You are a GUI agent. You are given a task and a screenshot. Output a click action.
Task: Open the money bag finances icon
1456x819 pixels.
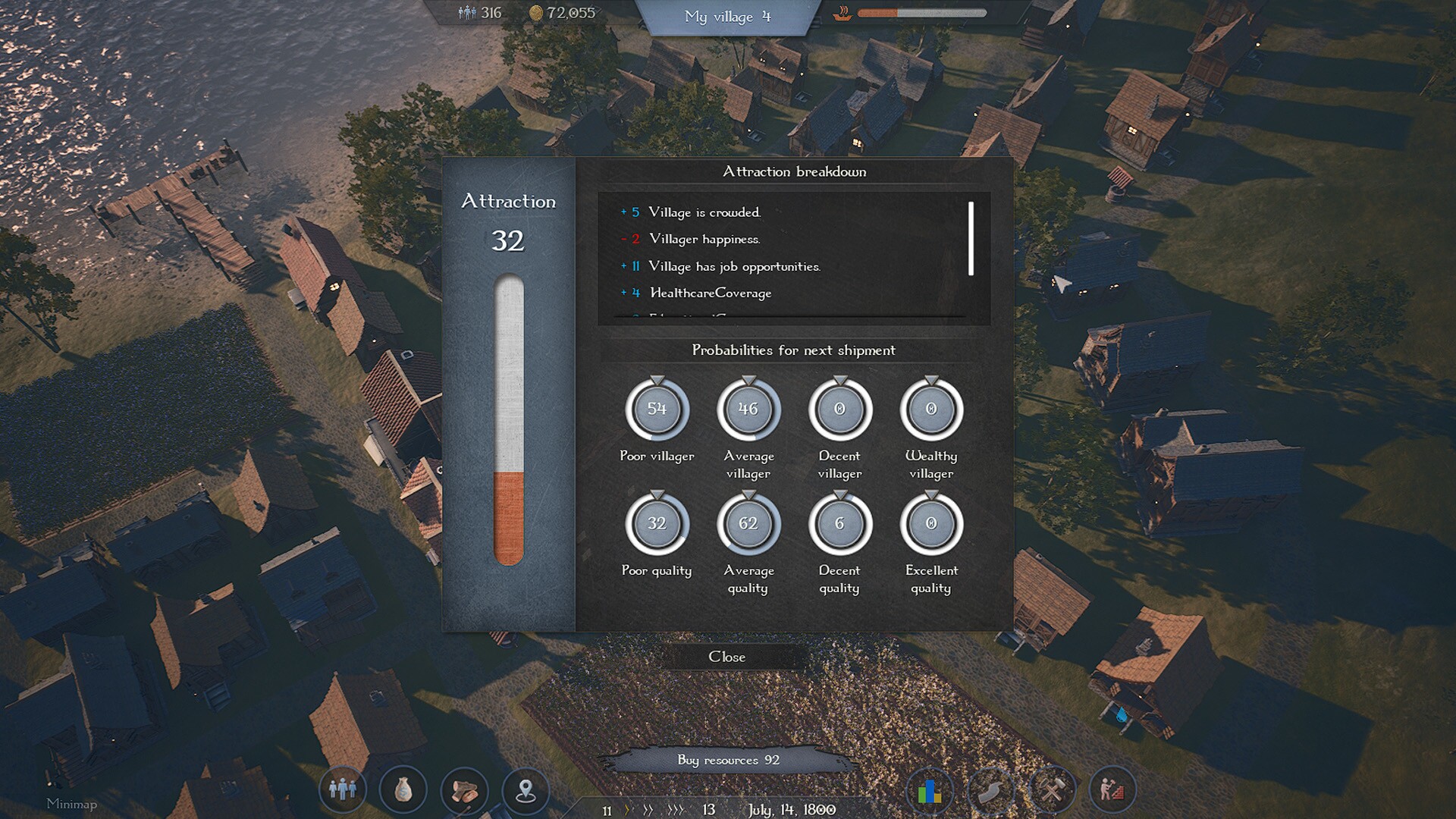tap(403, 789)
